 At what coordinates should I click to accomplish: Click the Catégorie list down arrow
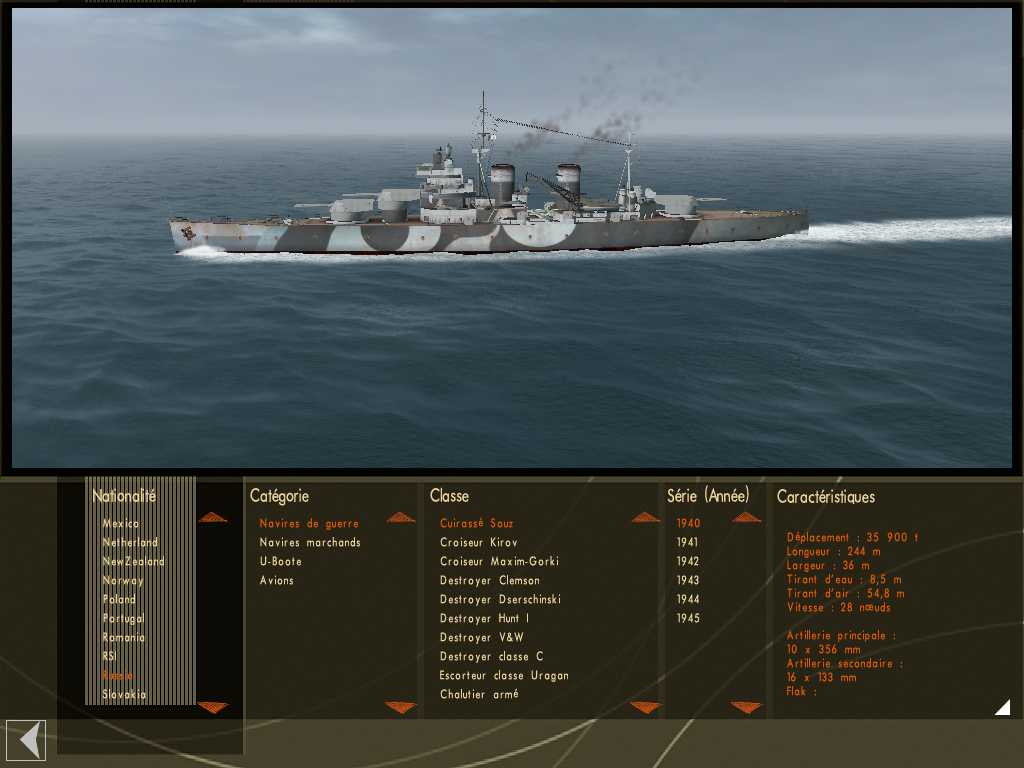tap(400, 708)
